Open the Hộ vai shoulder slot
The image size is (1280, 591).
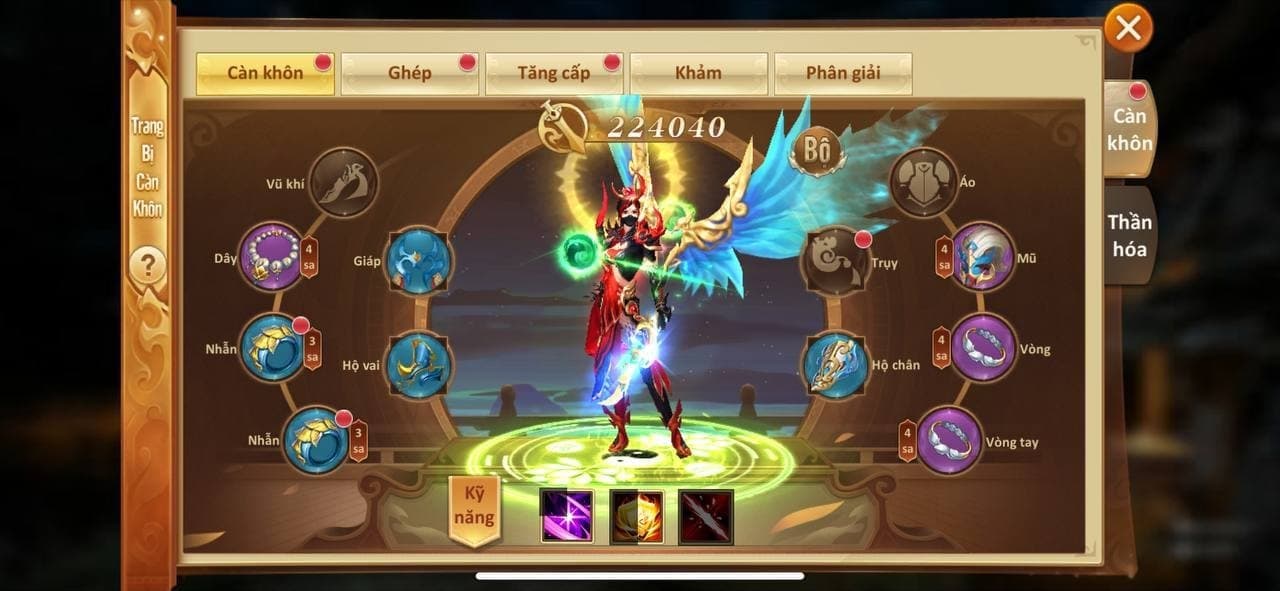pos(419,365)
